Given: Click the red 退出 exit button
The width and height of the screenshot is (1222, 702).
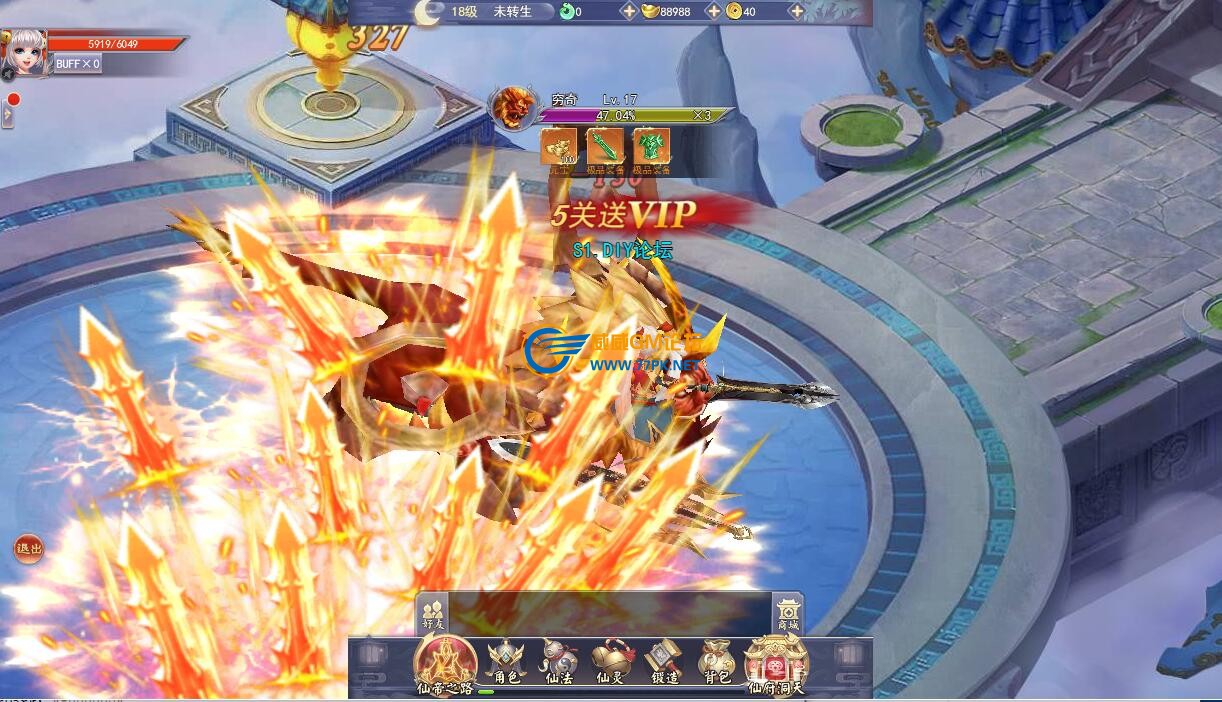Looking at the screenshot, I should point(29,548).
